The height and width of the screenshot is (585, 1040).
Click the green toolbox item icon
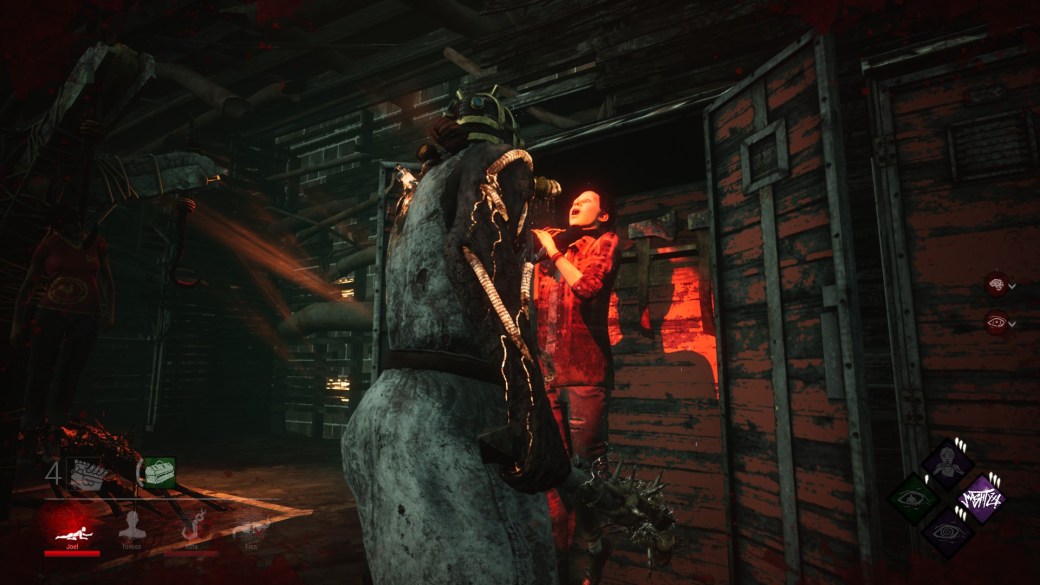point(157,473)
